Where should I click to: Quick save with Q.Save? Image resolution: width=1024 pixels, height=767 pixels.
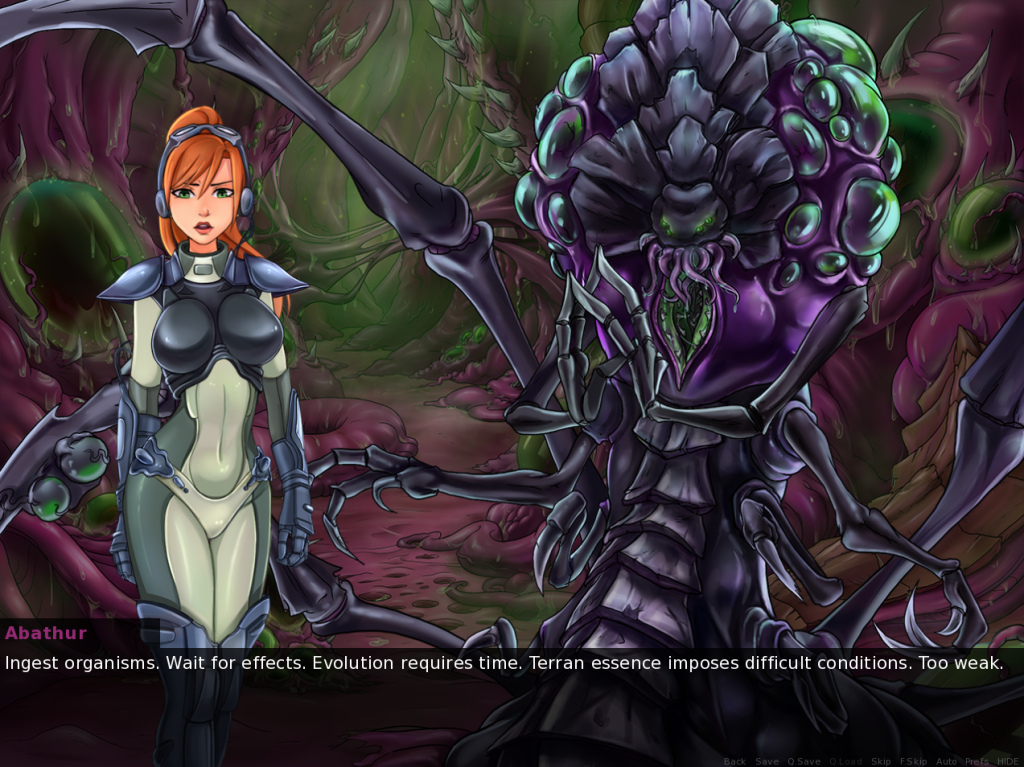pyautogui.click(x=803, y=762)
